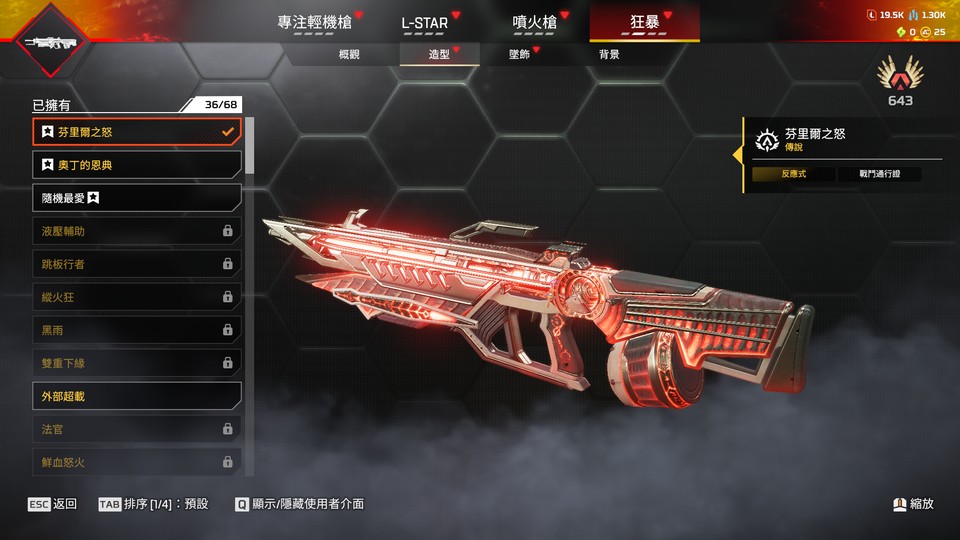Select the 反應式 tag button
Image resolution: width=960 pixels, height=540 pixels.
tap(794, 174)
